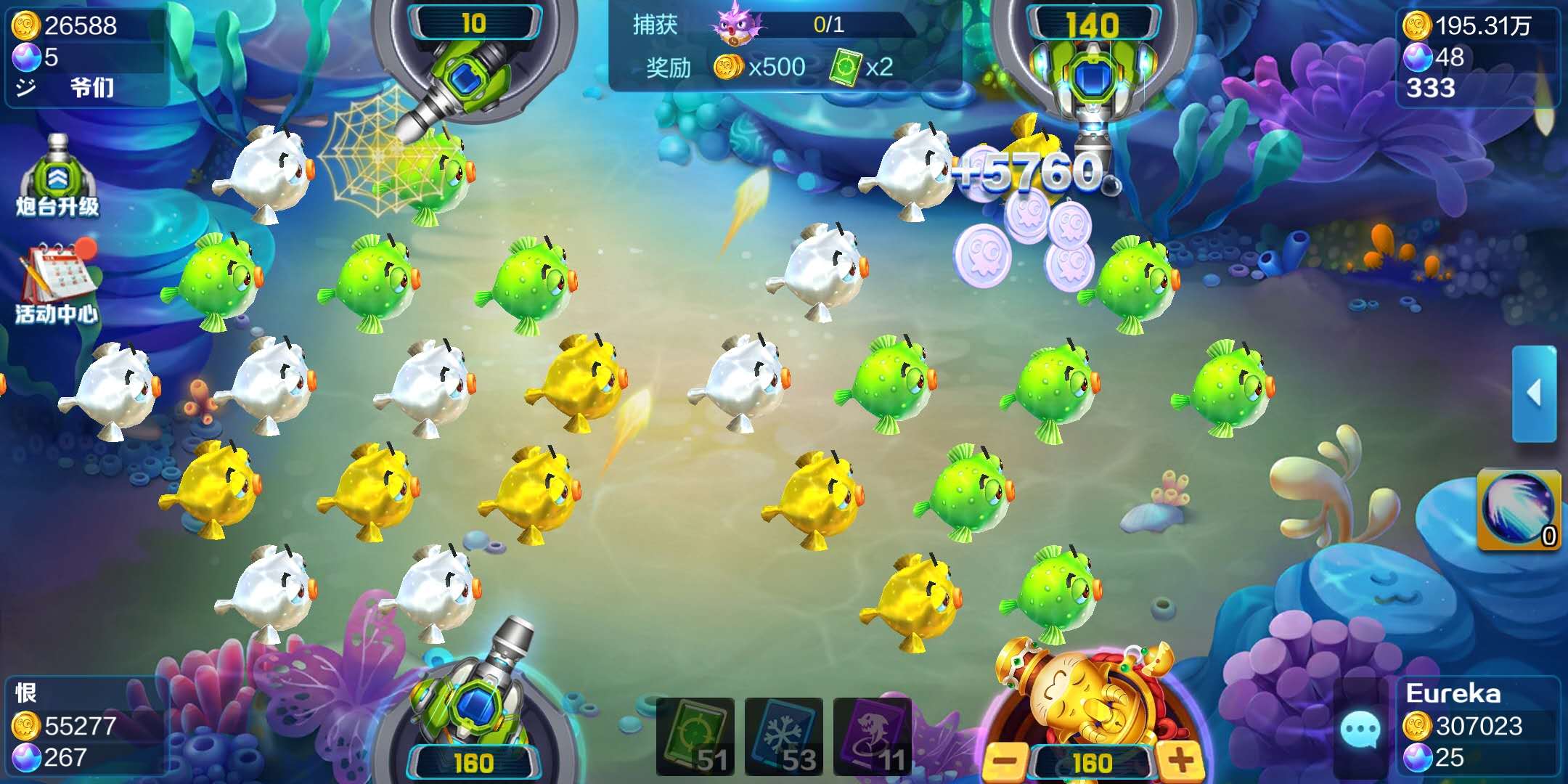View Eureka player info panel
This screenshot has height=784, width=1568.
pos(1477,726)
